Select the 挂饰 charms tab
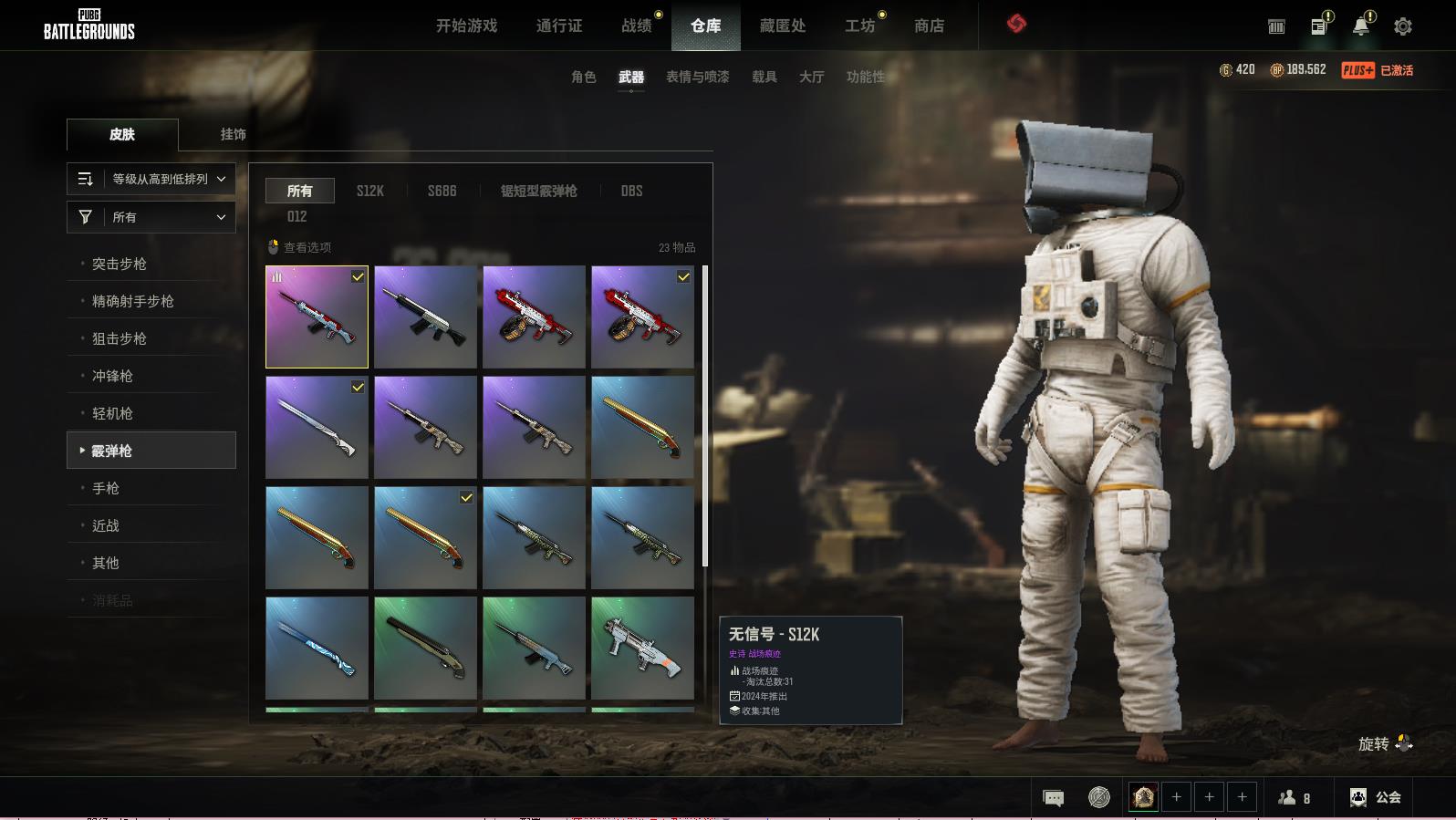This screenshot has height=820, width=1456. [x=233, y=134]
